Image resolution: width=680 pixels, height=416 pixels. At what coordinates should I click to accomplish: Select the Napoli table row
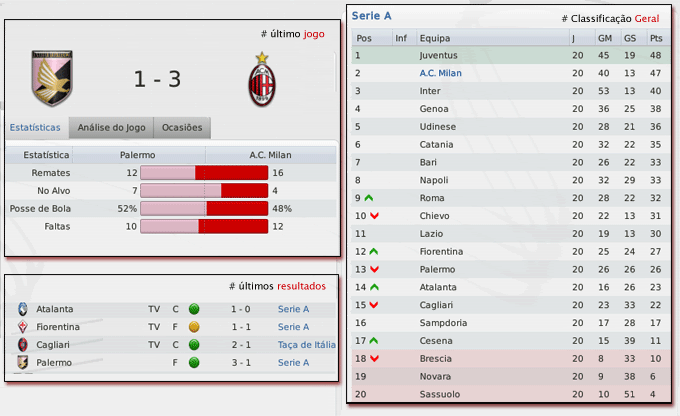click(434, 180)
